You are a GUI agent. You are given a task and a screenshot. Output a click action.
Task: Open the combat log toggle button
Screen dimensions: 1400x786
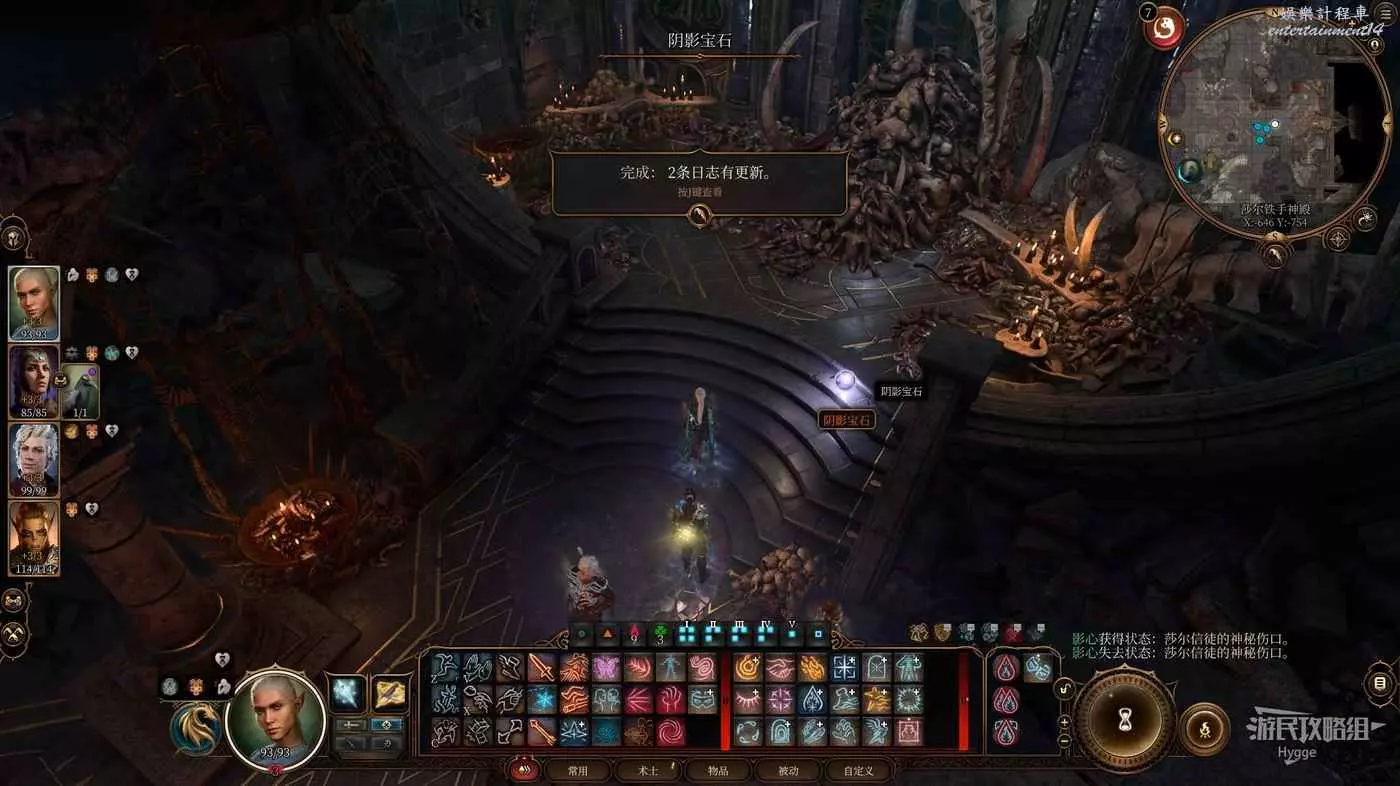[1380, 684]
